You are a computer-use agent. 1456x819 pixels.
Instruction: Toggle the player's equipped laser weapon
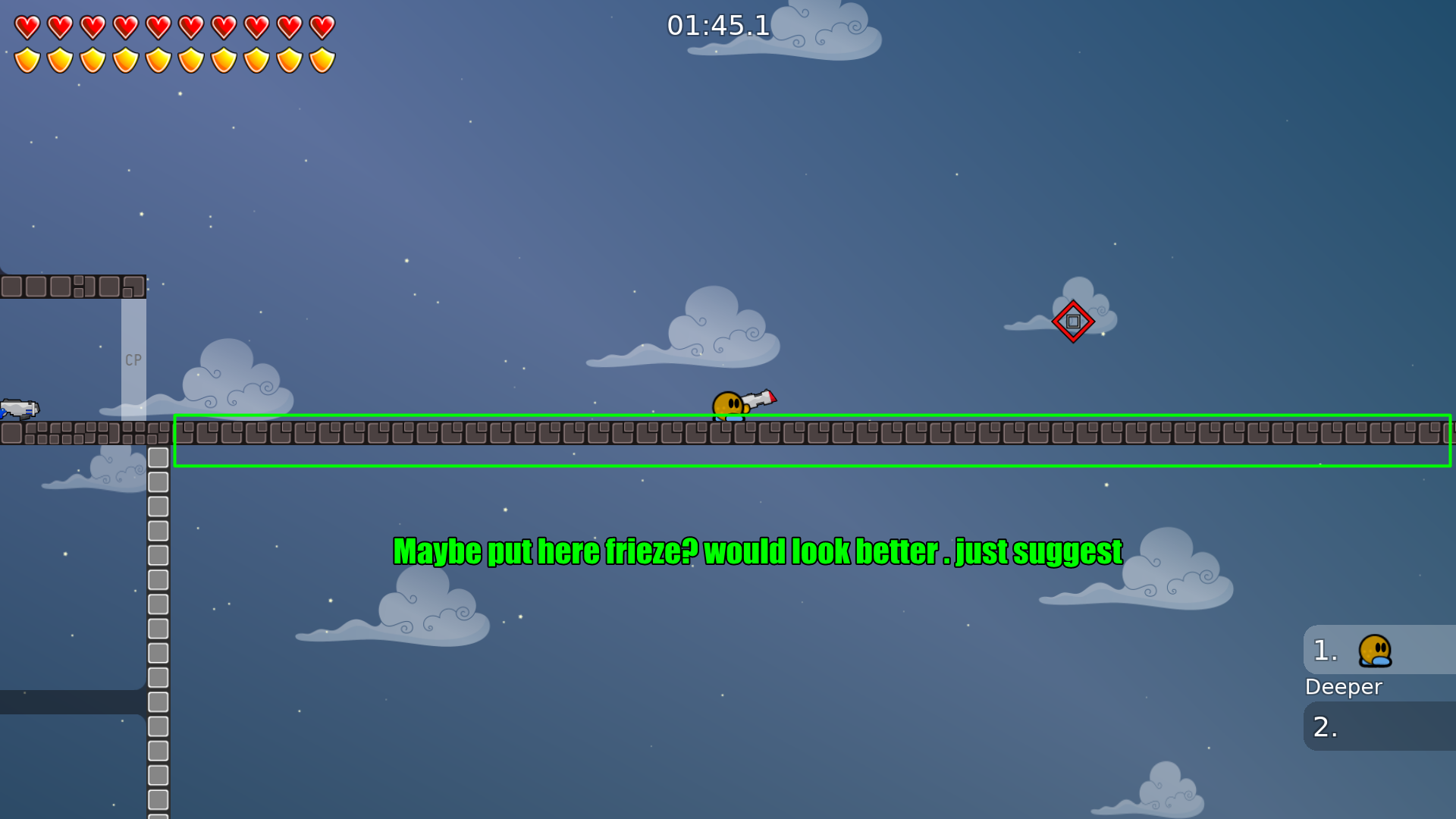click(x=758, y=397)
